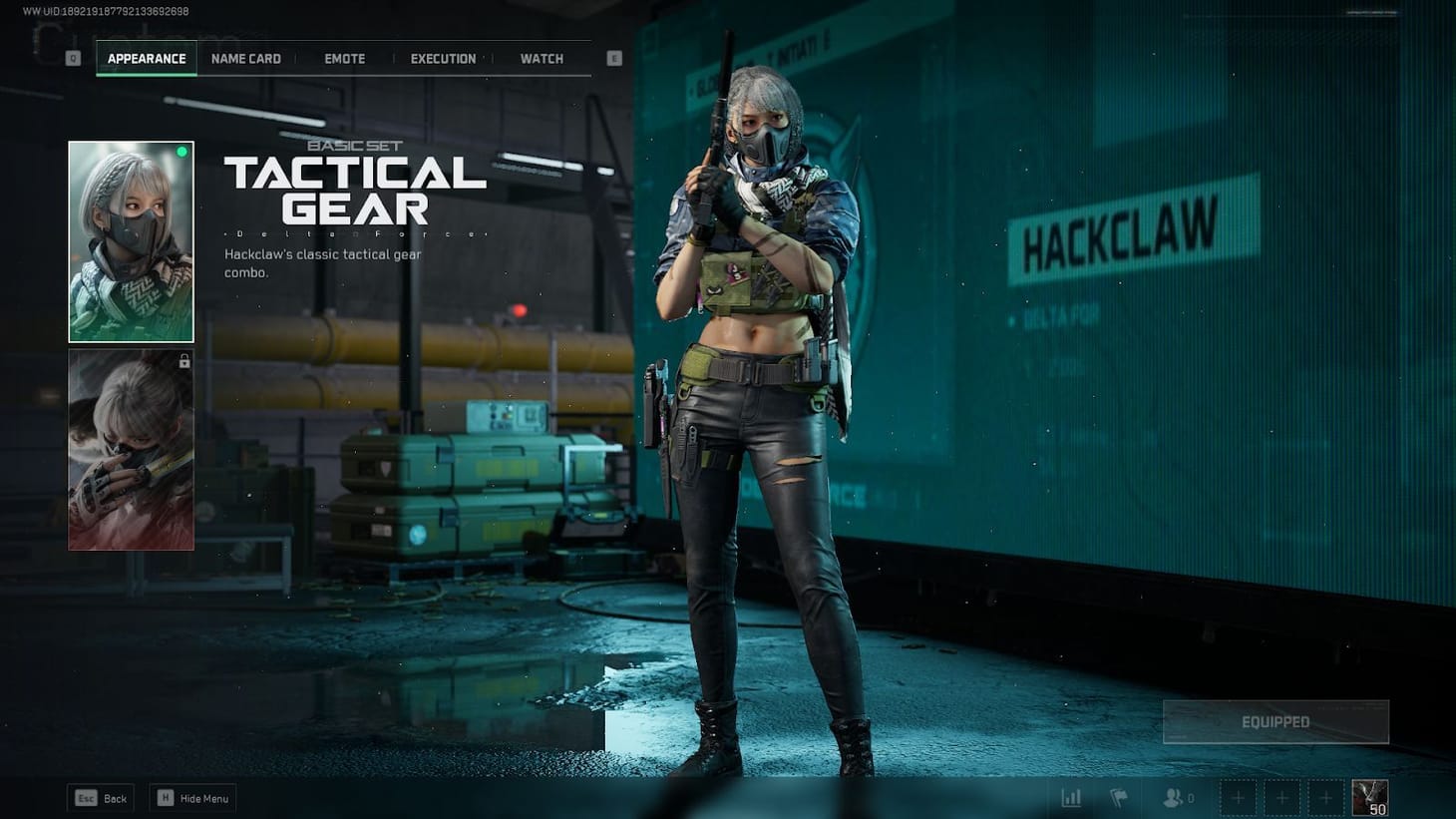Click the lock icon on the second skin
The height and width of the screenshot is (819, 1456).
[183, 361]
